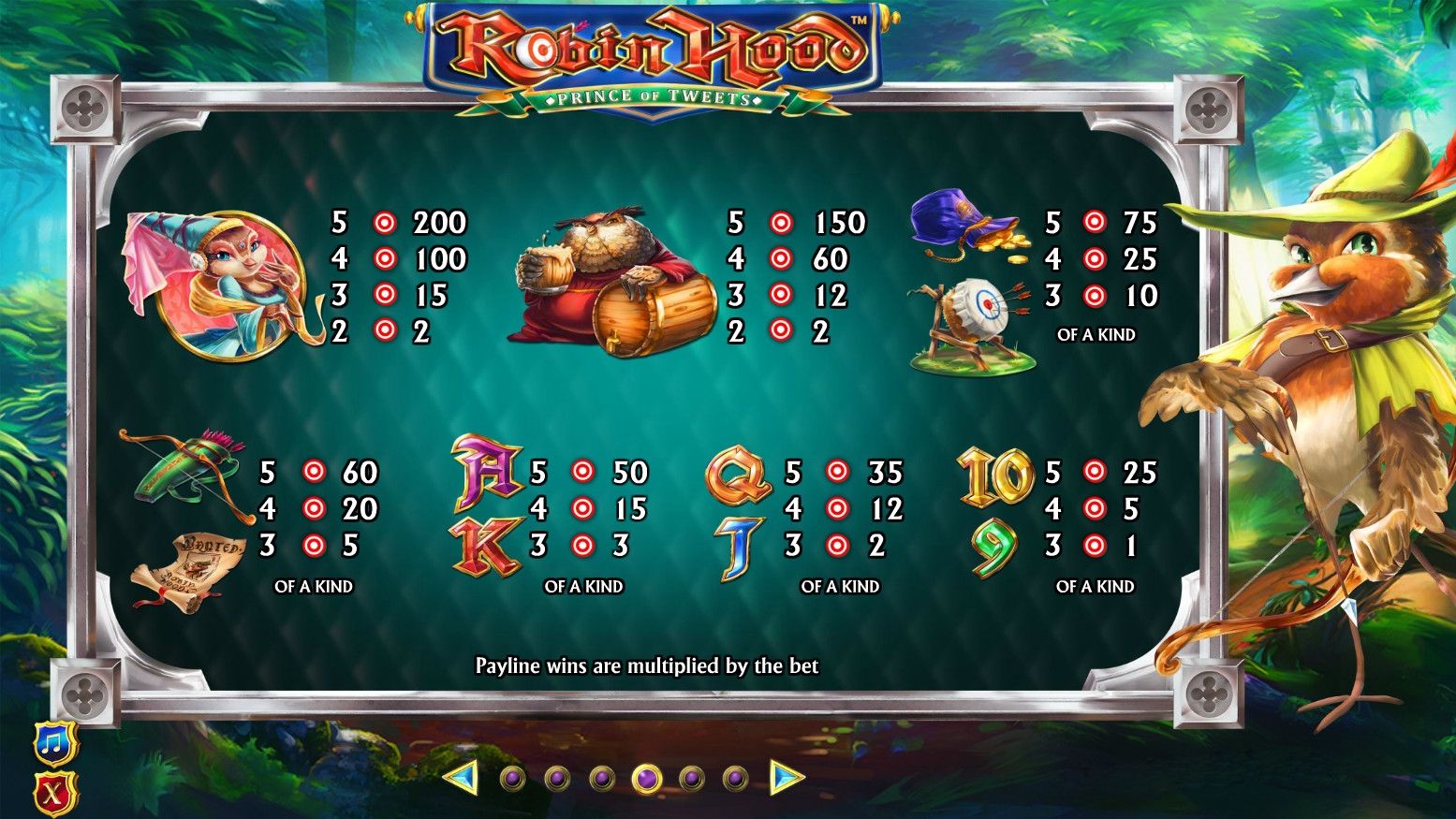This screenshot has height=819, width=1456.
Task: Jump to the last paytable page dot
Action: pos(736,778)
